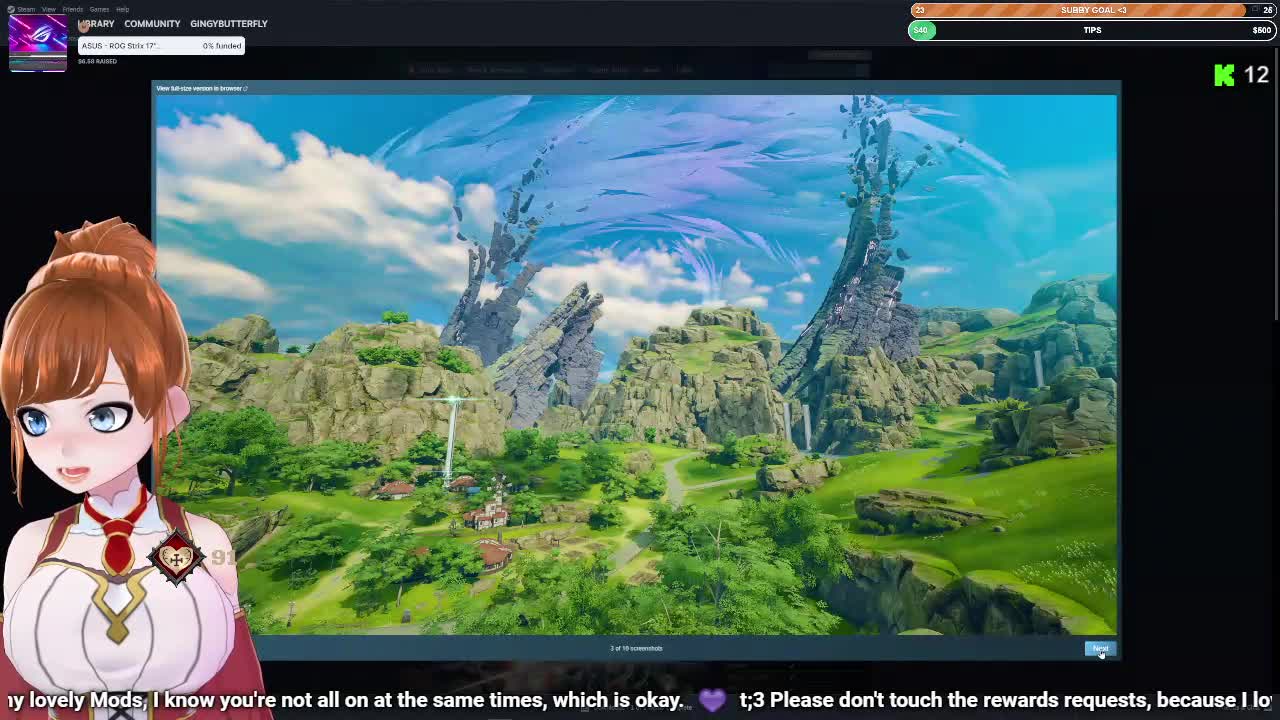This screenshot has height=720, width=1280.
Task: Open the Steam LIBRARY tab
Action: pos(97,23)
